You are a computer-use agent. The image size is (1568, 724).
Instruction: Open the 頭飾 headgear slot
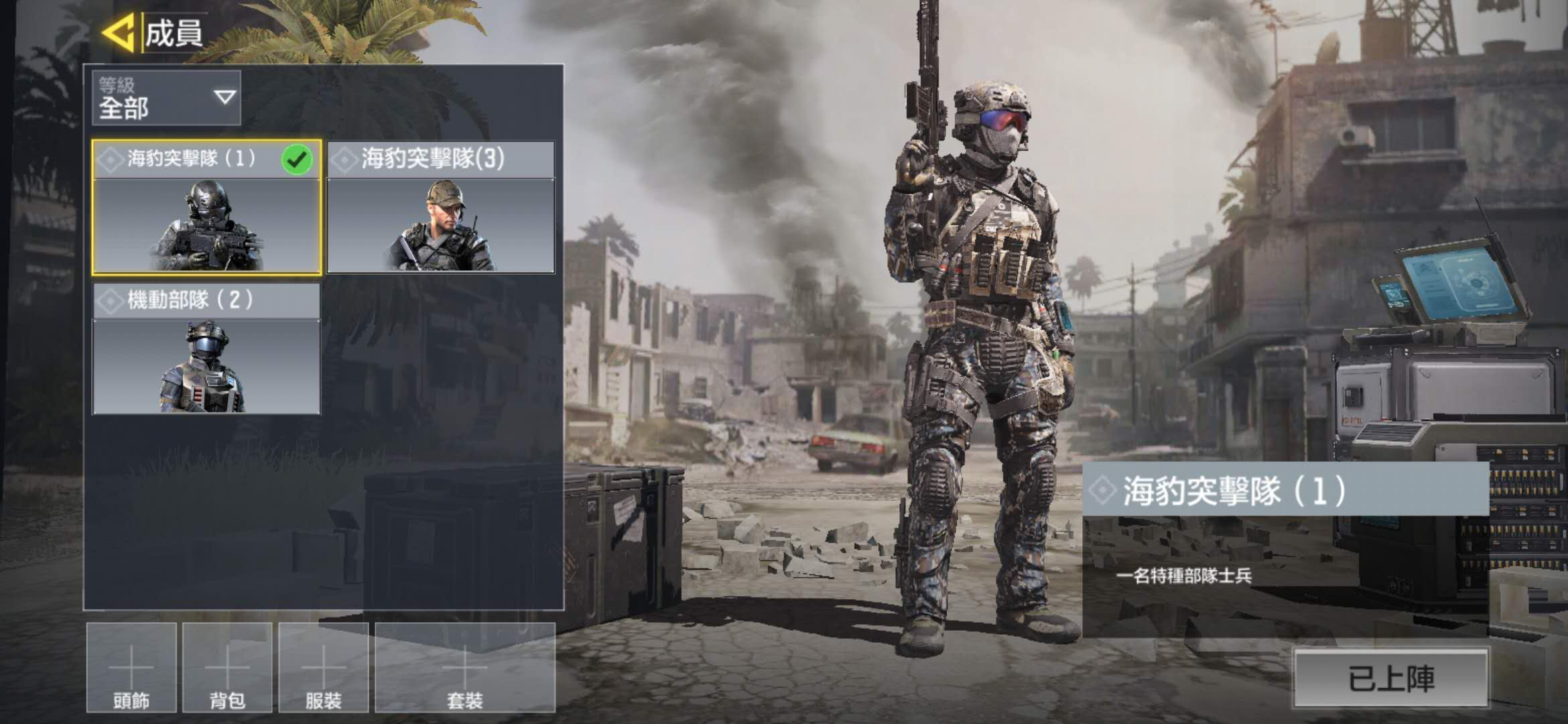pyautogui.click(x=131, y=668)
